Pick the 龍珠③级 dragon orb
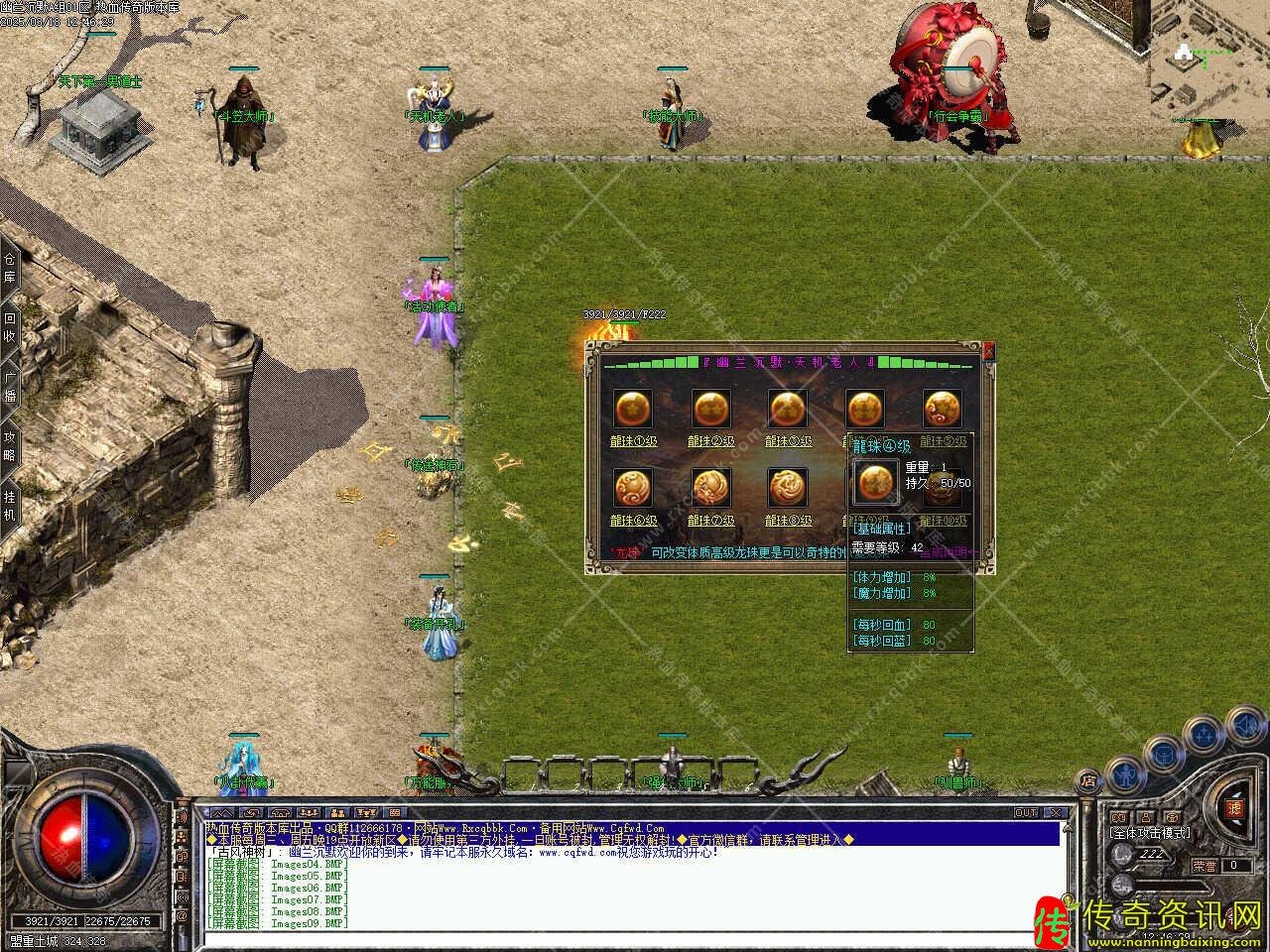 pos(788,409)
